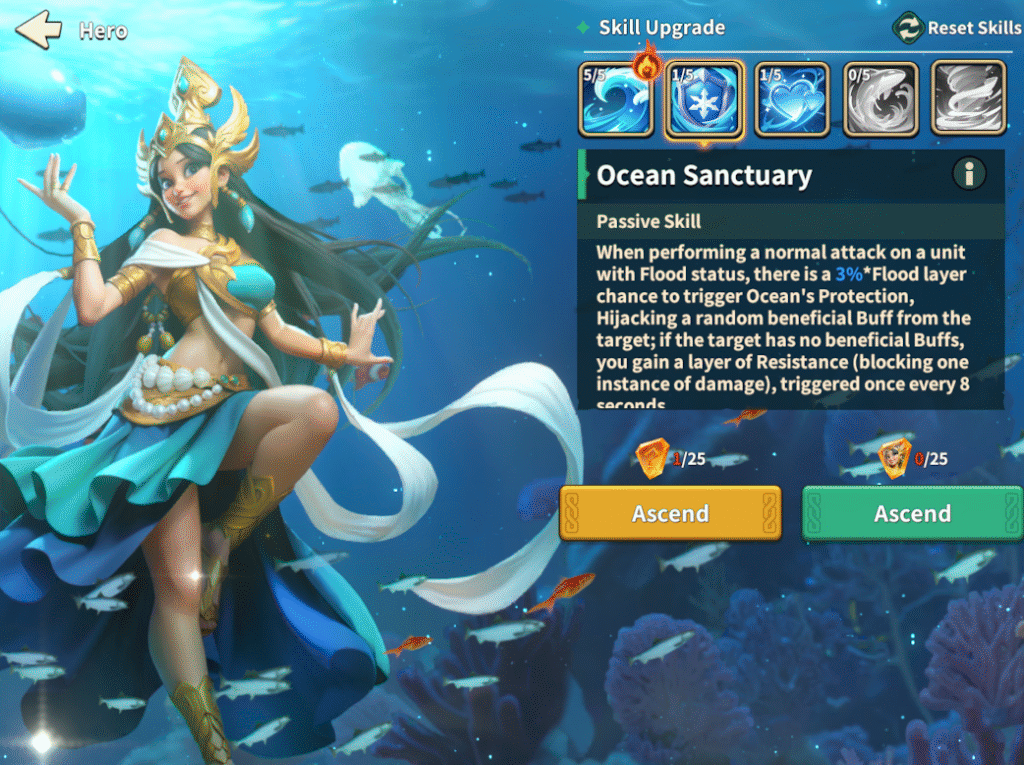Select the grey fish skill icon
The height and width of the screenshot is (765, 1024).
(x=880, y=99)
